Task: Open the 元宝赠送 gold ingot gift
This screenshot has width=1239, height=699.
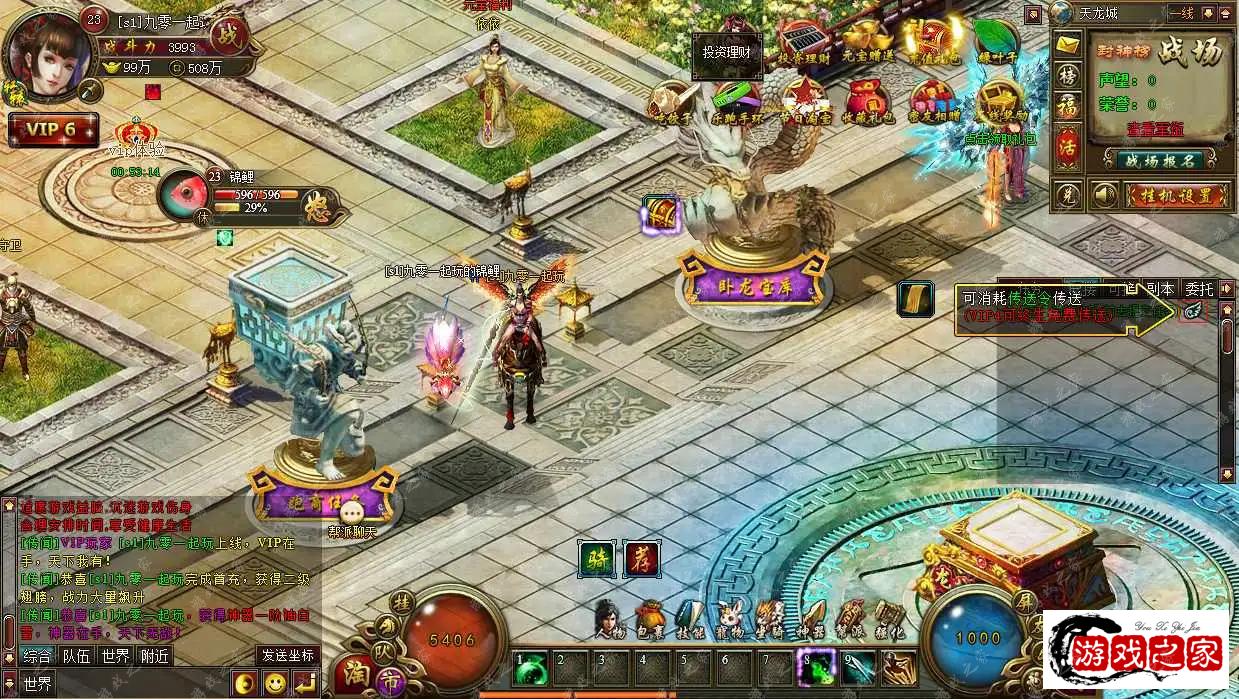Action: pyautogui.click(x=866, y=41)
